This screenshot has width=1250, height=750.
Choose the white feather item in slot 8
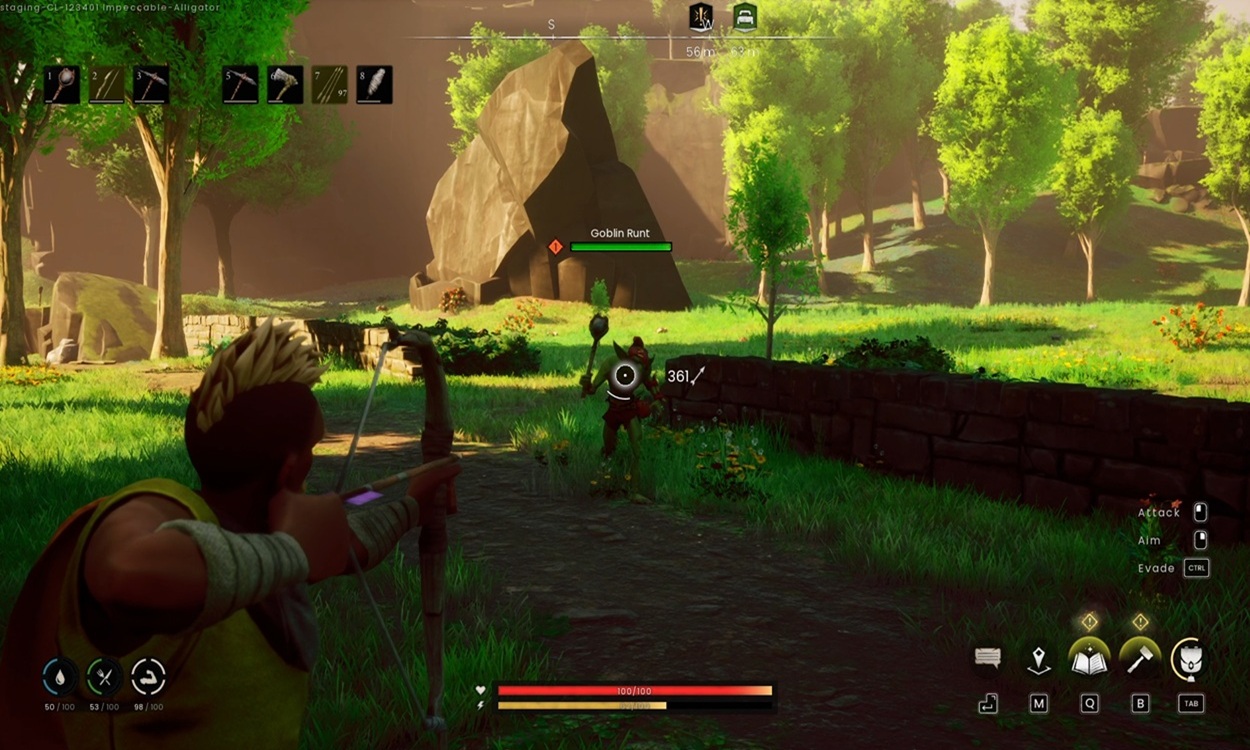[374, 85]
